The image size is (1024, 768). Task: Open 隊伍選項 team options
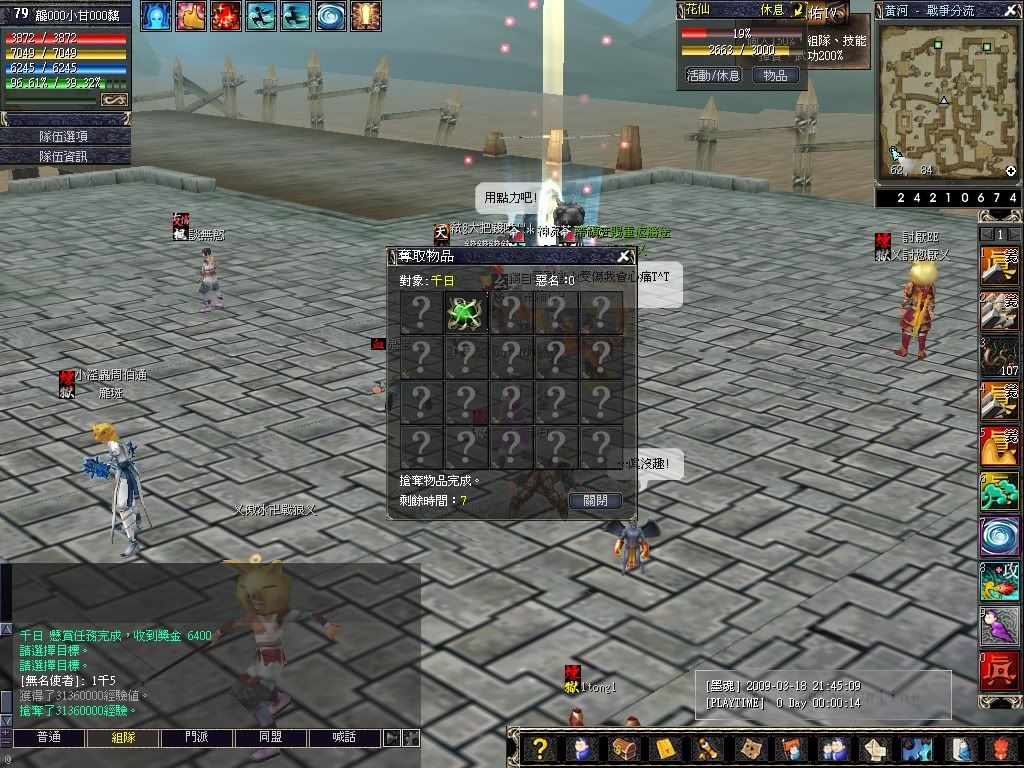pos(64,136)
